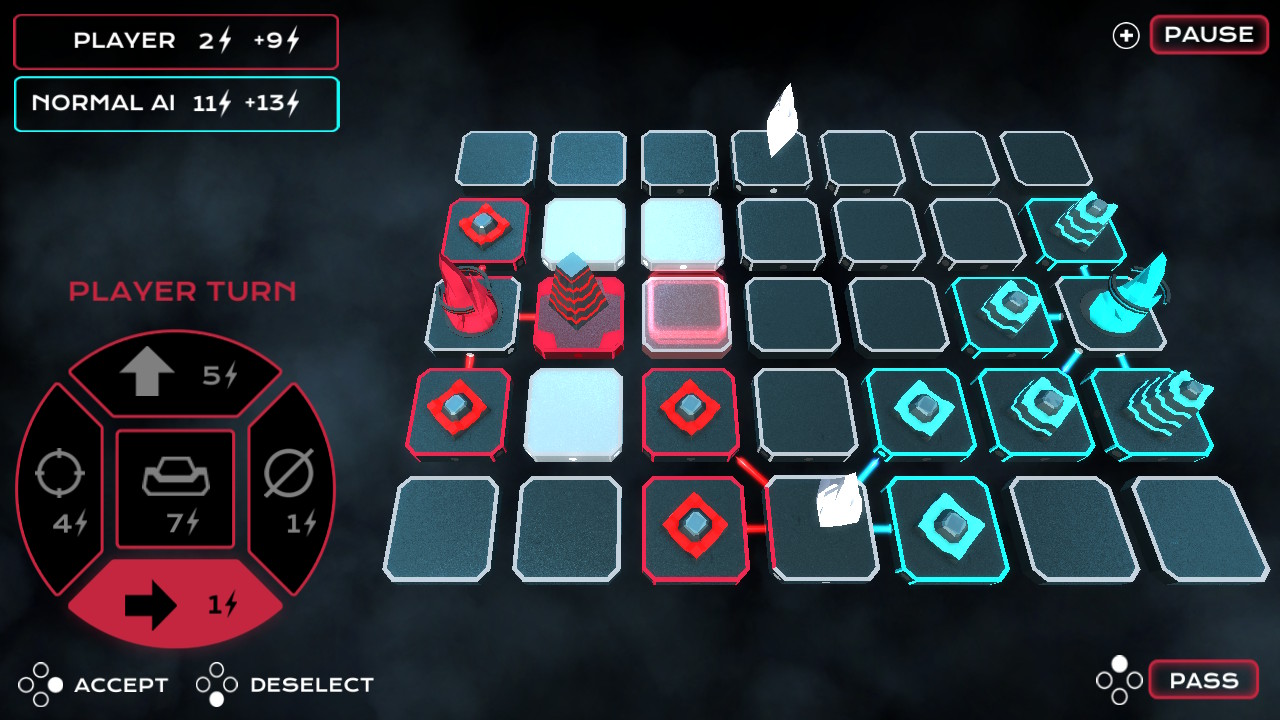
Task: Click the circular plus icon beside Pause
Action: (x=1126, y=35)
